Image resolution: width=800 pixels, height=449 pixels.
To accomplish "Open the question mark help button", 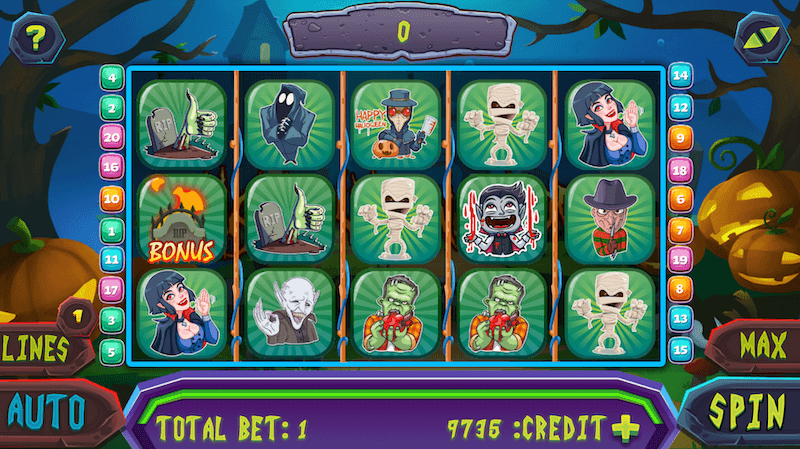I will point(37,39).
